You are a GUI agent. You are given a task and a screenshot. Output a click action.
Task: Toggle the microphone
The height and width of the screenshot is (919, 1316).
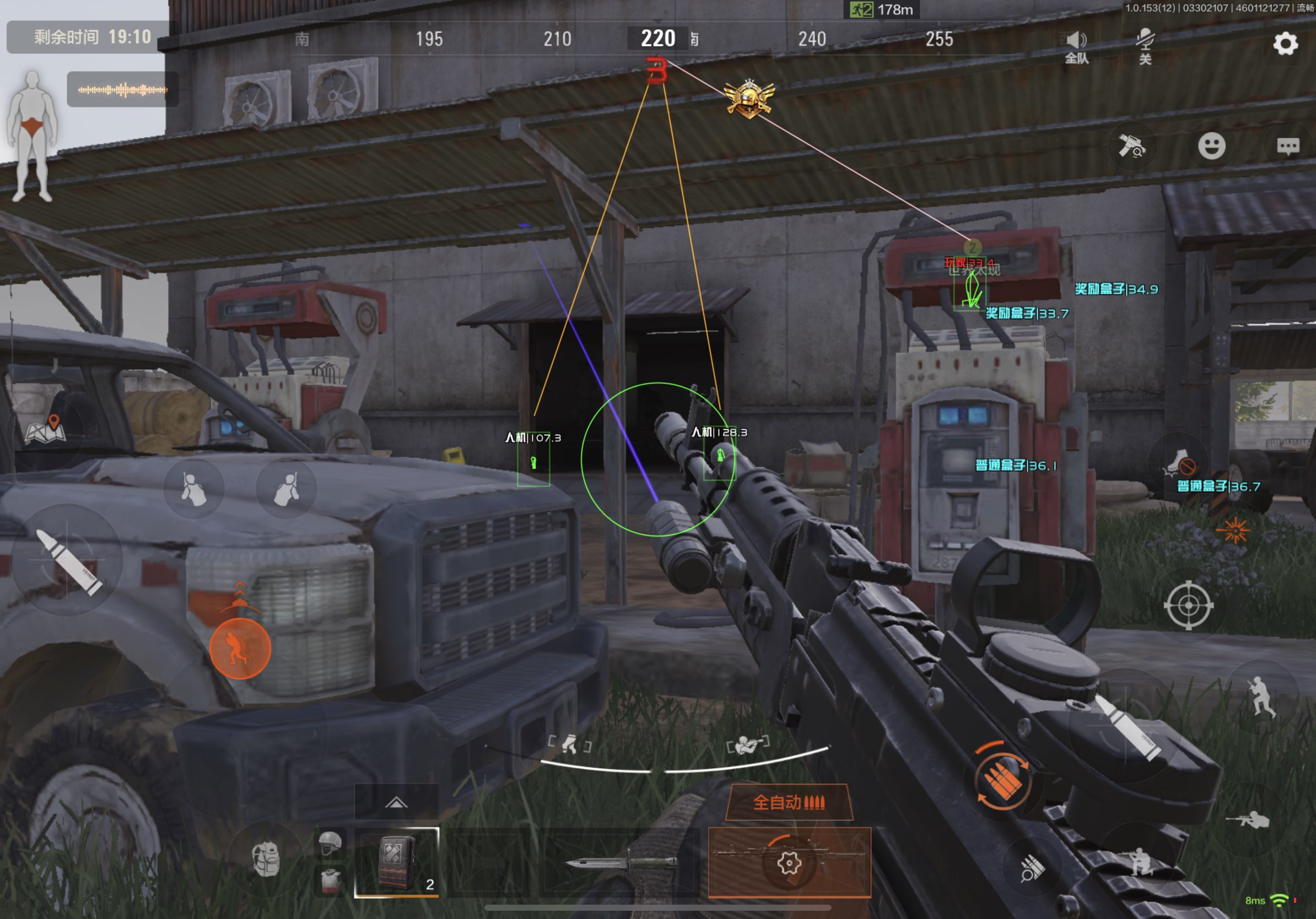[1145, 46]
